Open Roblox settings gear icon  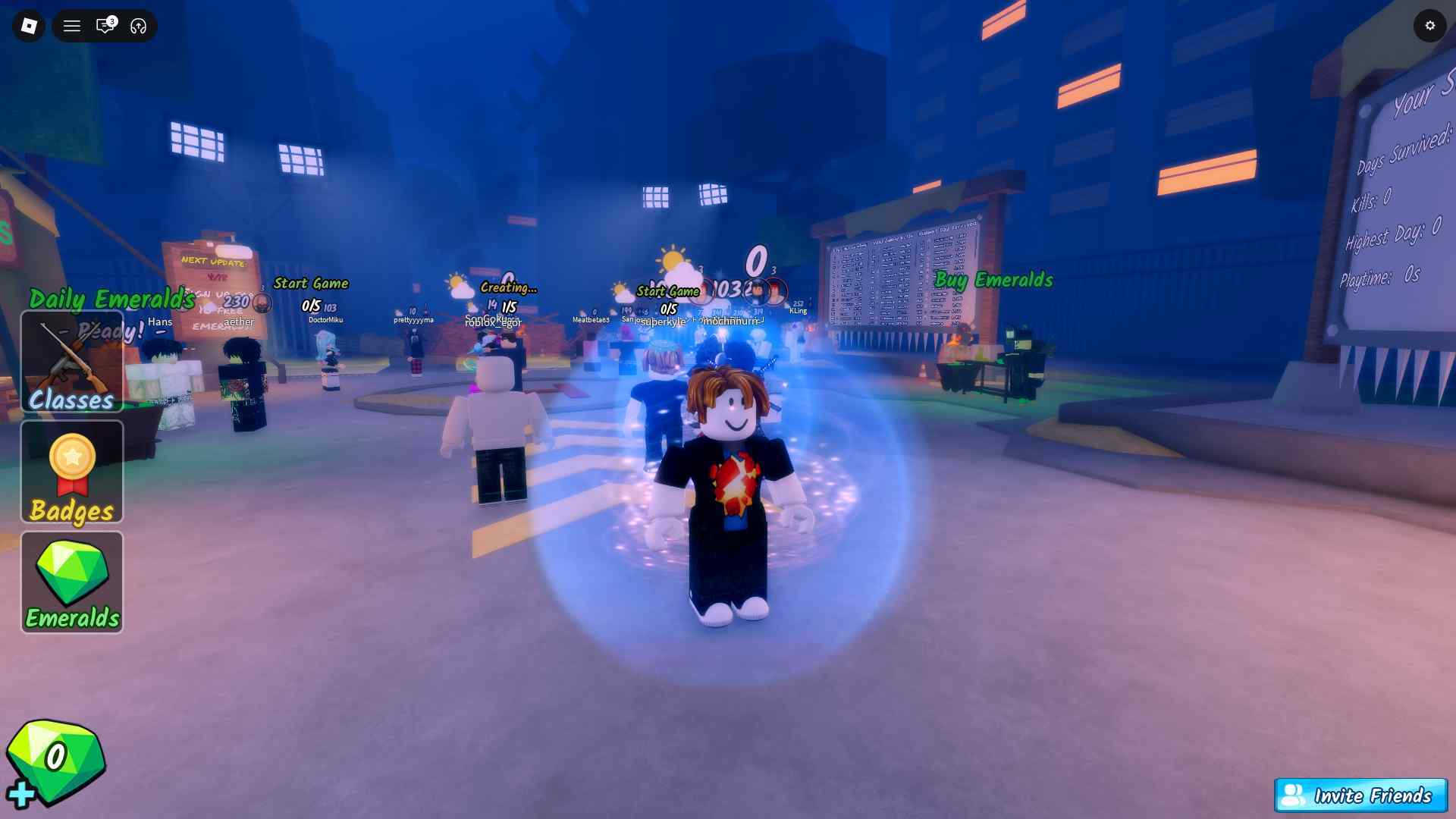(1430, 25)
